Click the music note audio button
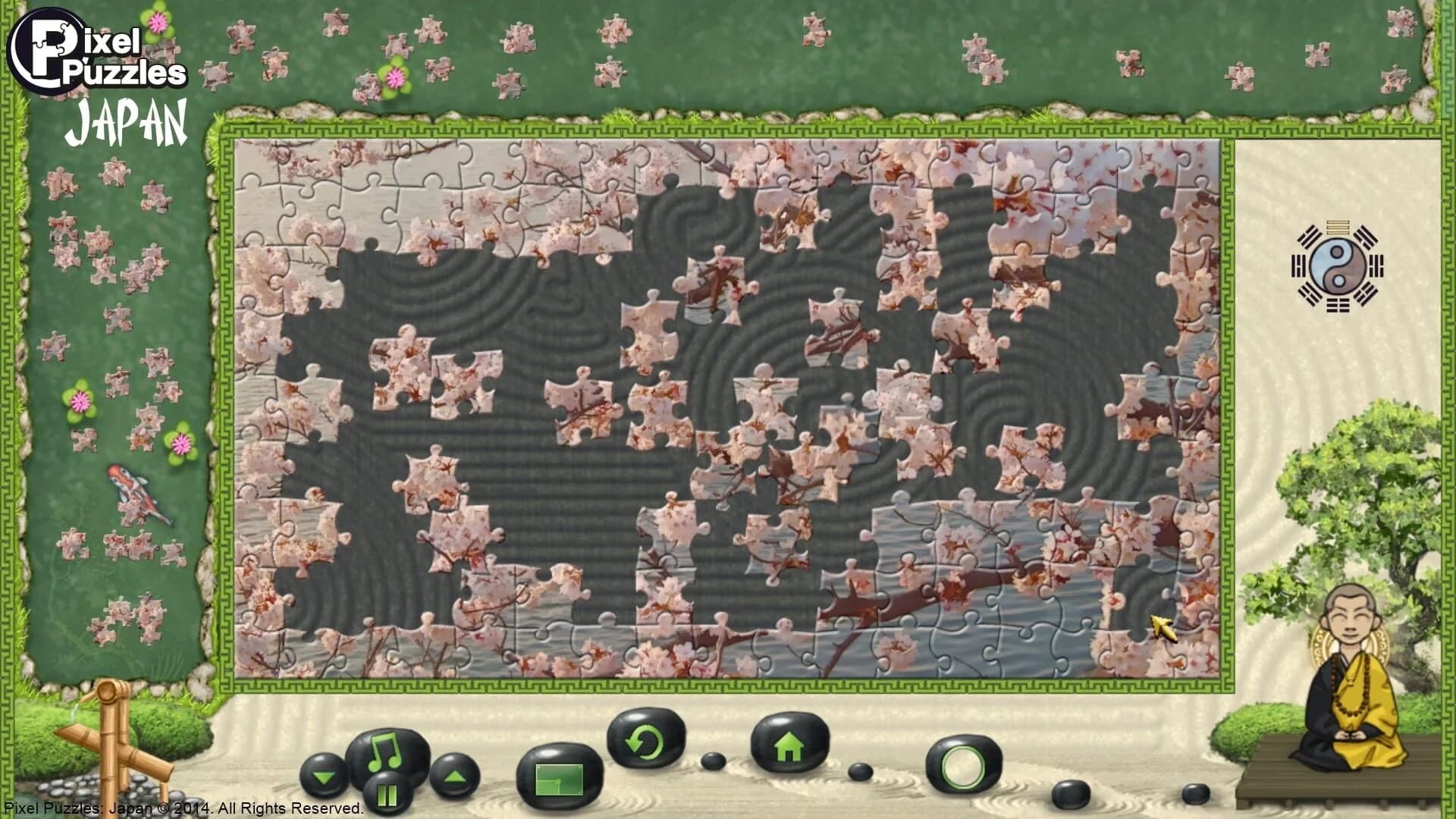The height and width of the screenshot is (819, 1456). (387, 751)
